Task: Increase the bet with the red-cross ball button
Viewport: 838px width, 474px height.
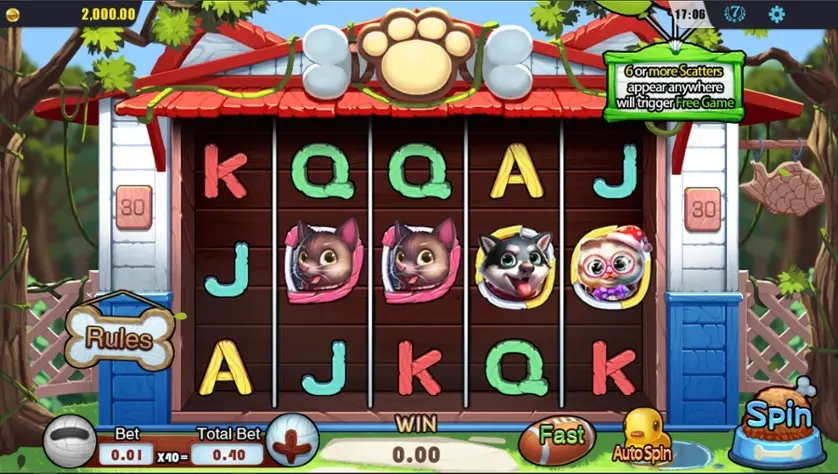Action: tap(294, 441)
